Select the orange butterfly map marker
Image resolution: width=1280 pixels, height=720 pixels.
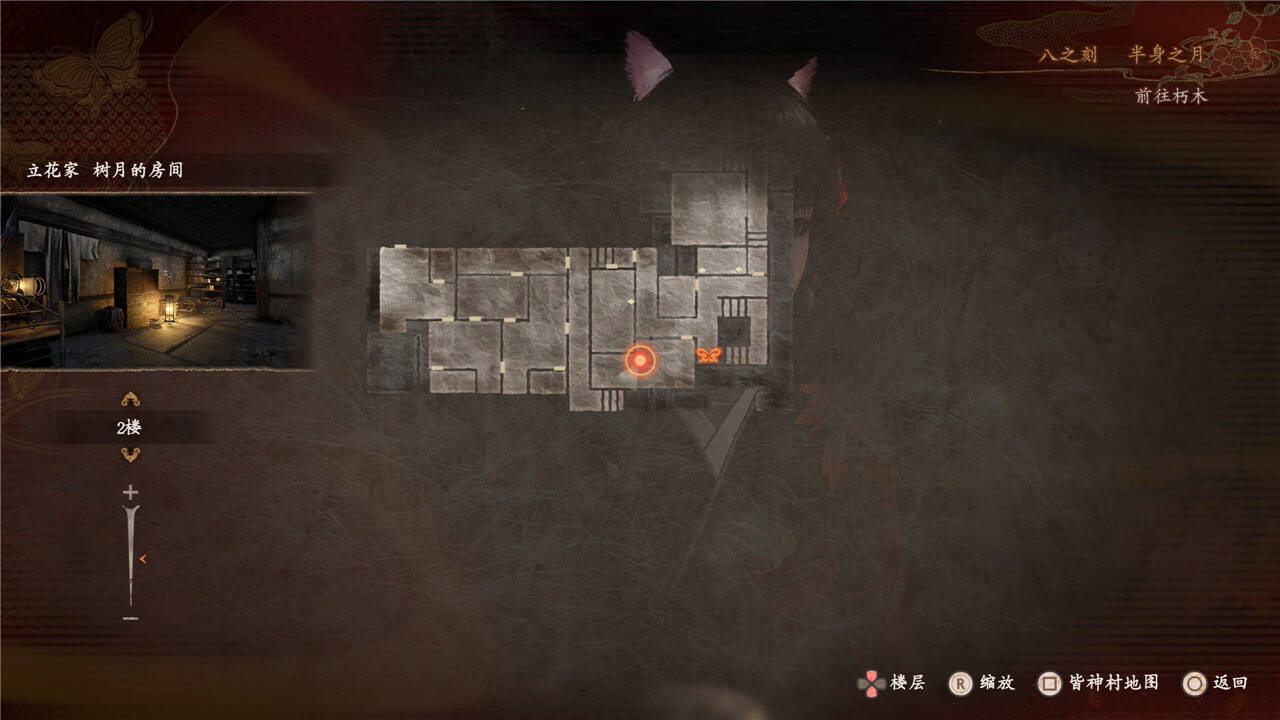708,355
